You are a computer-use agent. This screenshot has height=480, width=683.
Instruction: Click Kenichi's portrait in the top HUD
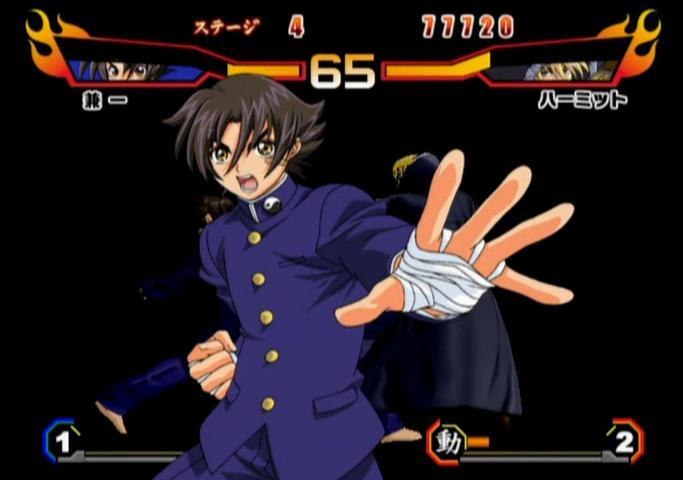coord(130,71)
